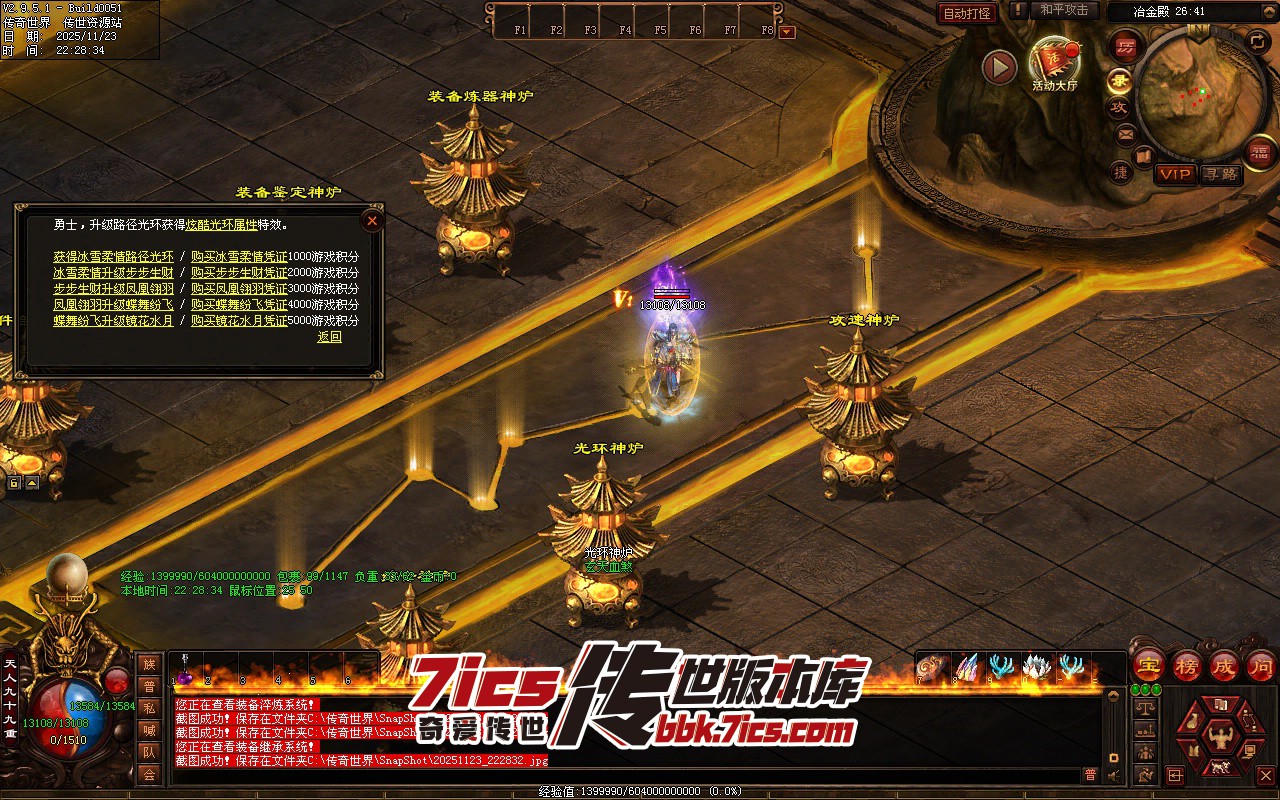The height and width of the screenshot is (800, 1280).
Task: Click the round play arrow button
Action: point(999,67)
